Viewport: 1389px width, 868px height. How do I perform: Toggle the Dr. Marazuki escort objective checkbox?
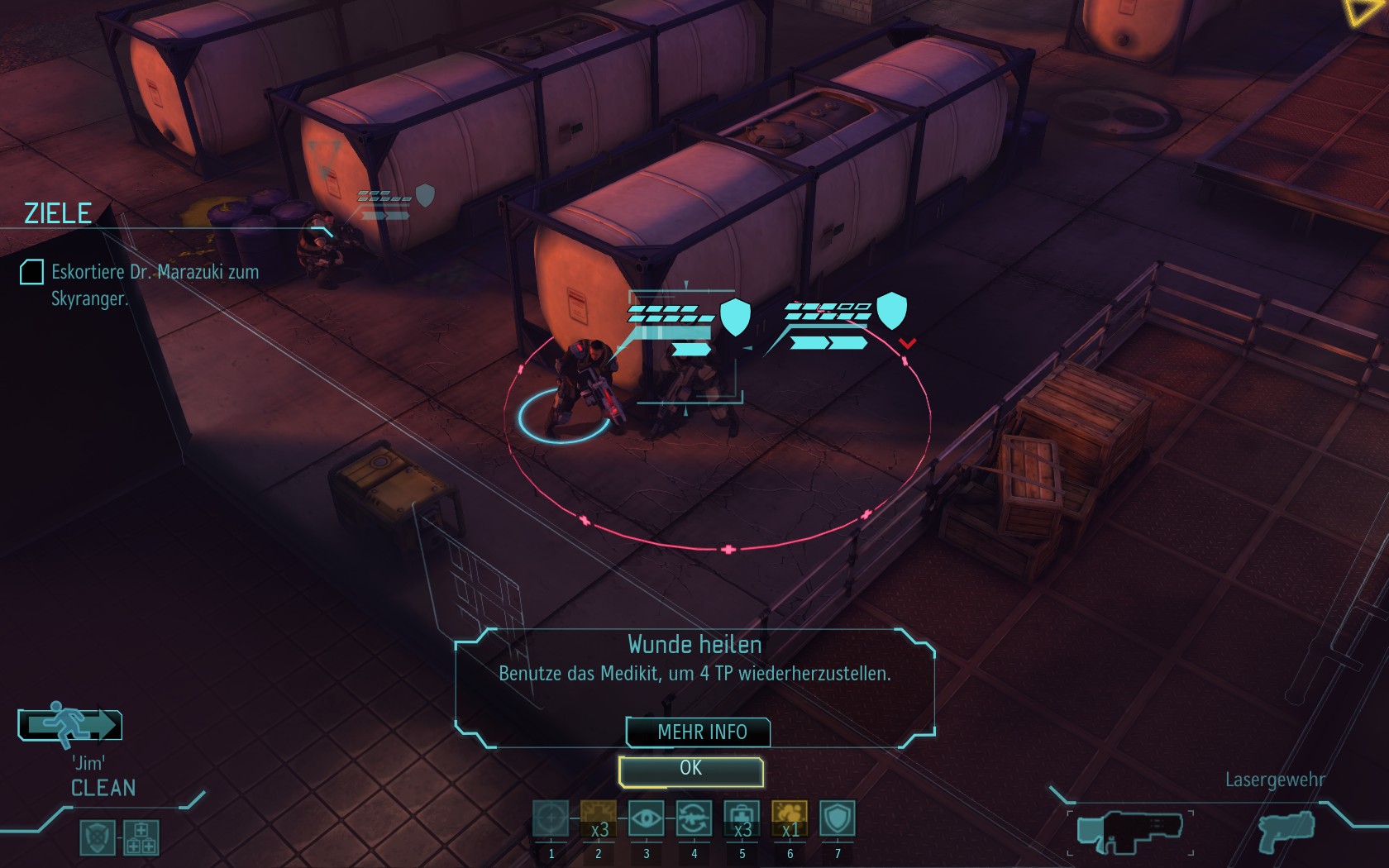click(x=31, y=272)
